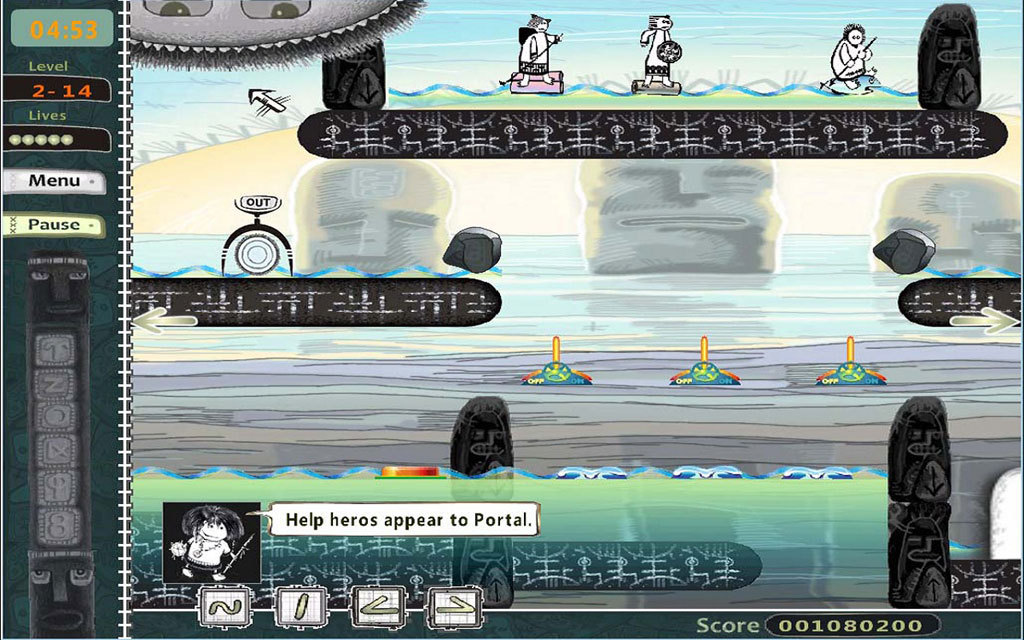1024x640 pixels.
Task: Choose the straight slash line tool
Action: tap(301, 606)
